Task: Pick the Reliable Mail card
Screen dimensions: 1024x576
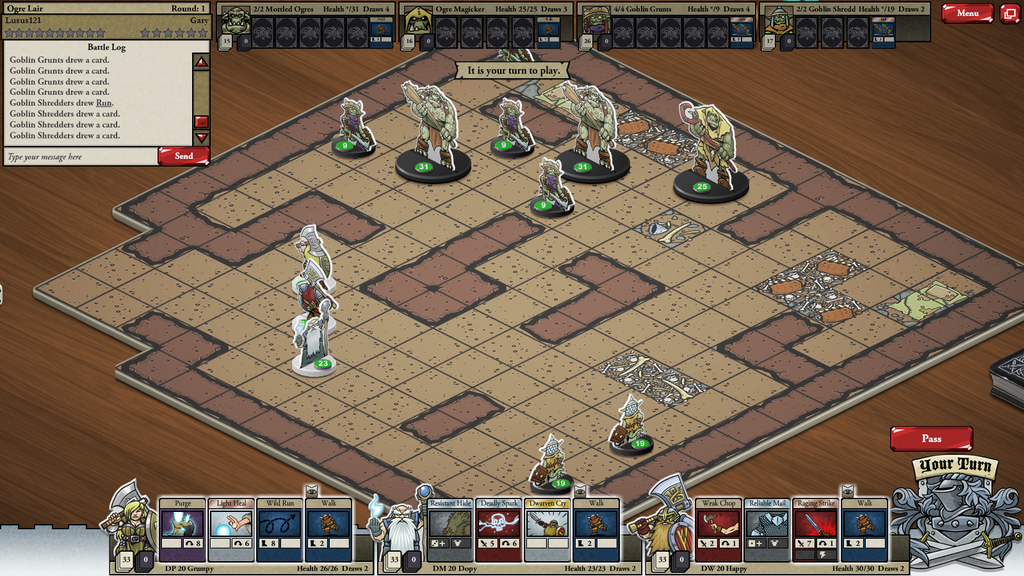Action: click(767, 529)
